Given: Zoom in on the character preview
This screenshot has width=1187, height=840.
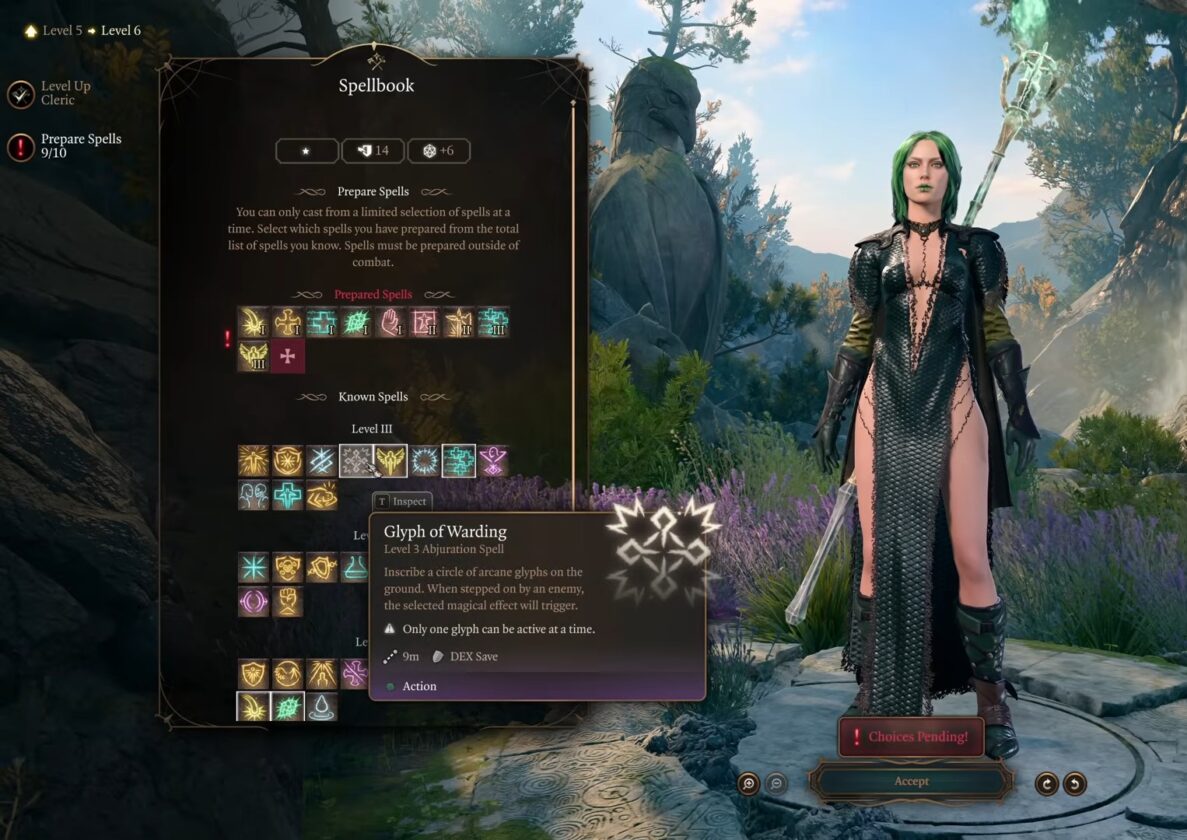Looking at the screenshot, I should click(x=748, y=783).
